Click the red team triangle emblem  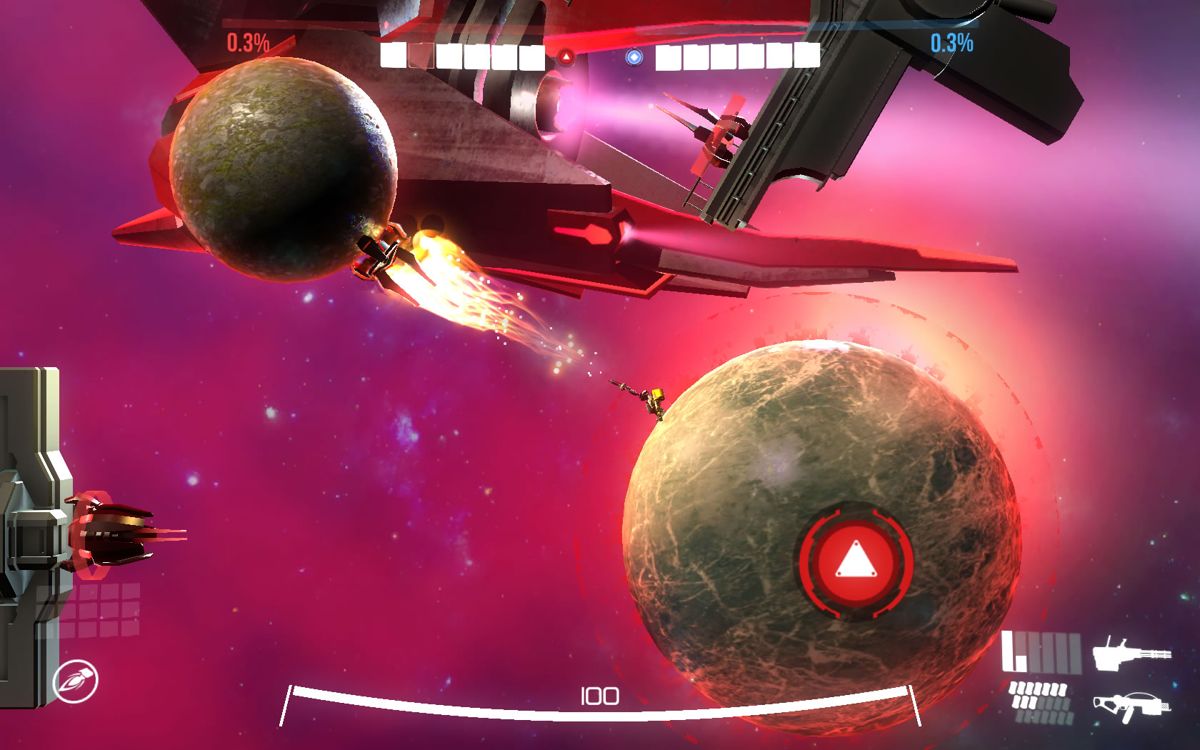pos(566,57)
